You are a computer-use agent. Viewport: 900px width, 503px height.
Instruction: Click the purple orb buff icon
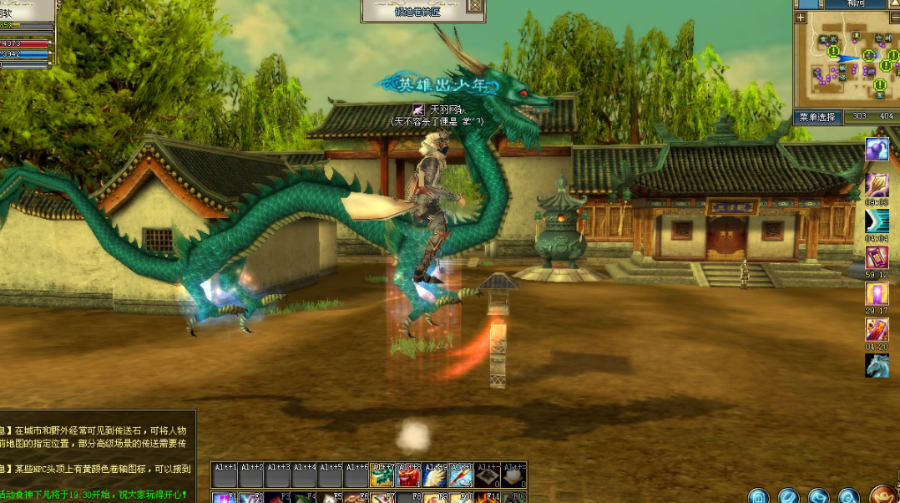pos(877,149)
